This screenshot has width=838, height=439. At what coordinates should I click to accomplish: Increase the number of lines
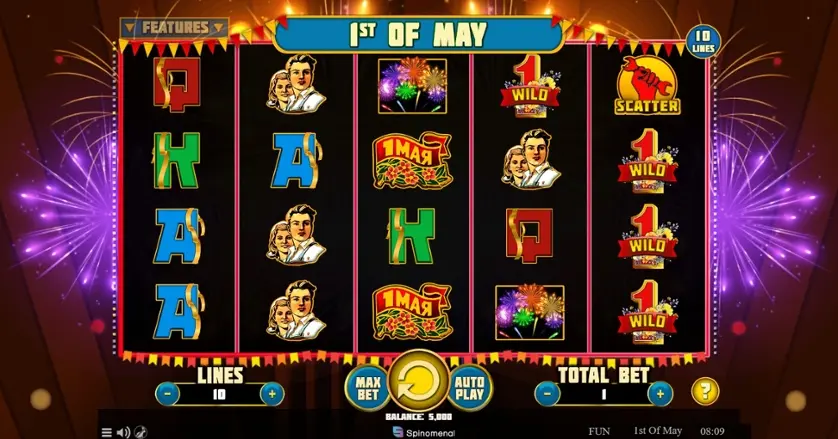pyautogui.click(x=271, y=394)
